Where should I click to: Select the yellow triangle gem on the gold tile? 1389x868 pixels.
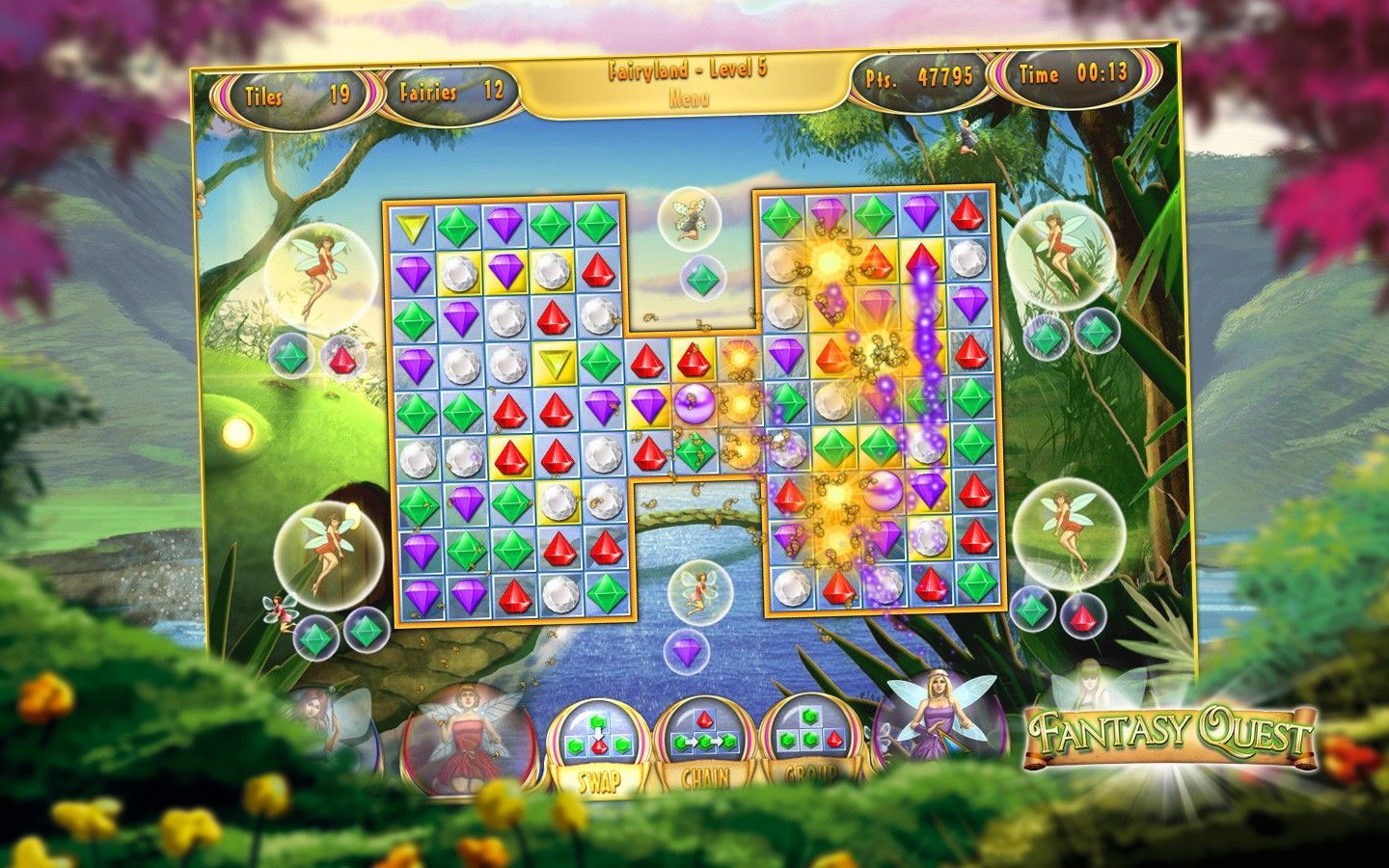554,365
